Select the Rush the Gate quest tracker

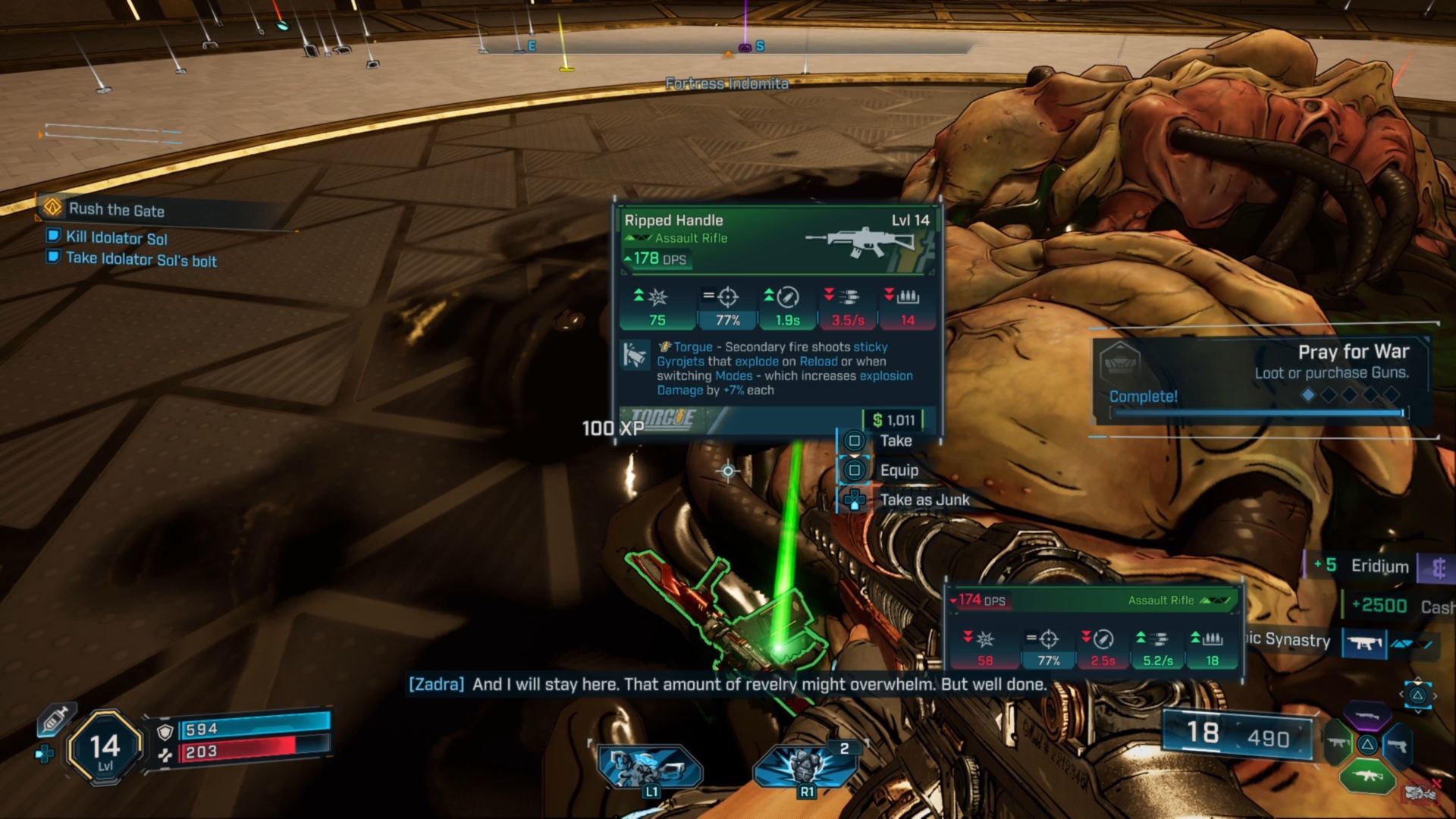click(x=116, y=209)
